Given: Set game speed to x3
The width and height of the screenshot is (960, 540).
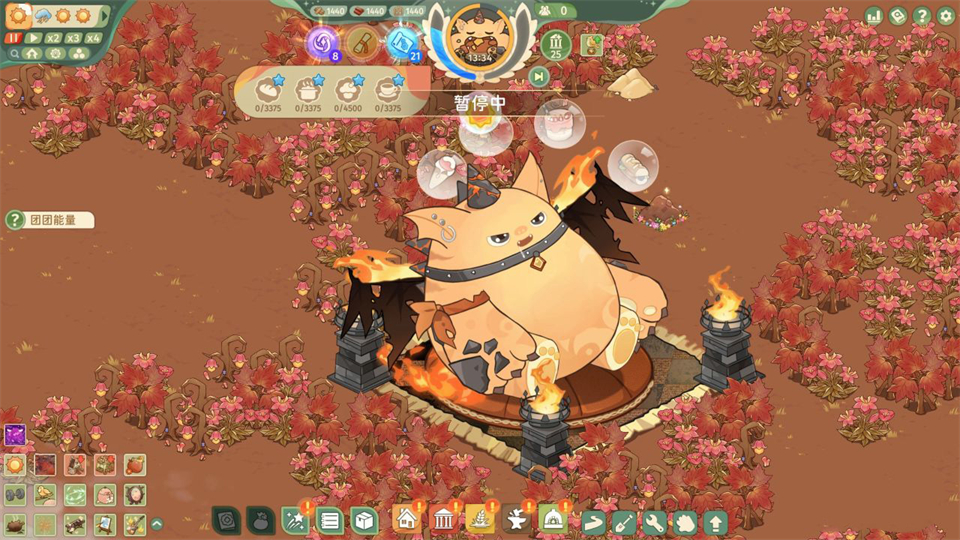Looking at the screenshot, I should point(73,38).
